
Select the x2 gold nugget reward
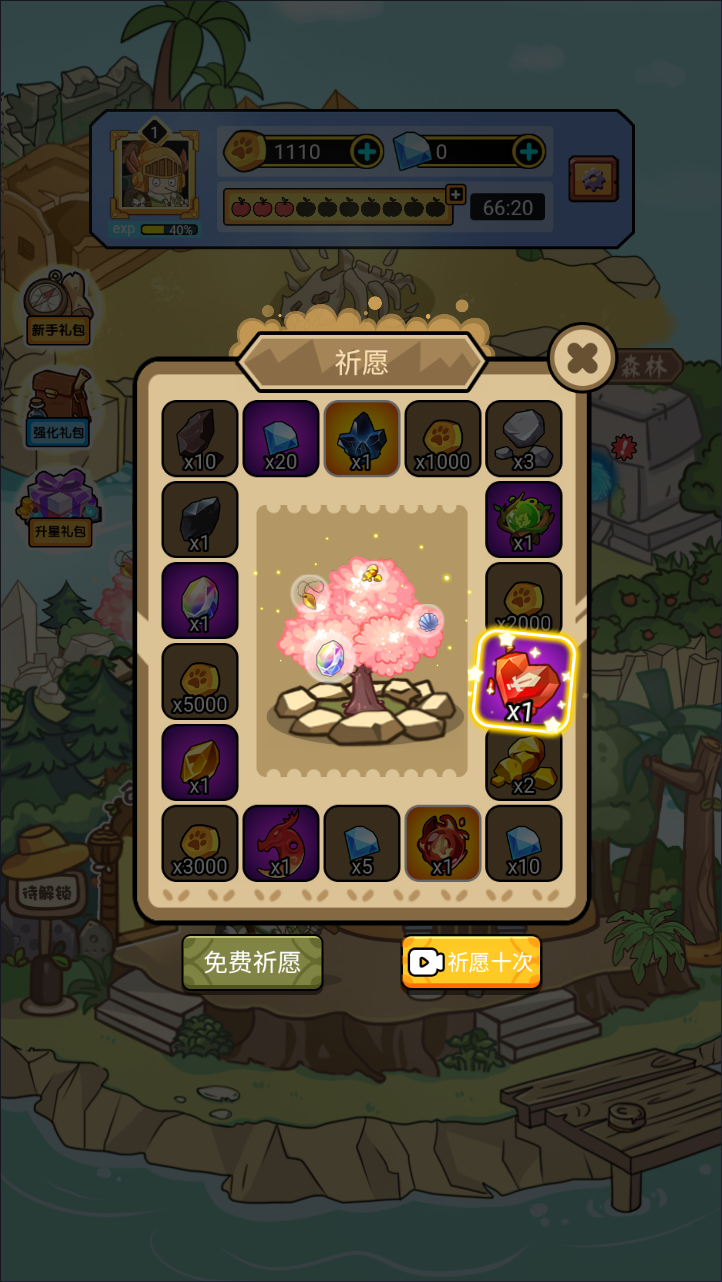tap(524, 762)
